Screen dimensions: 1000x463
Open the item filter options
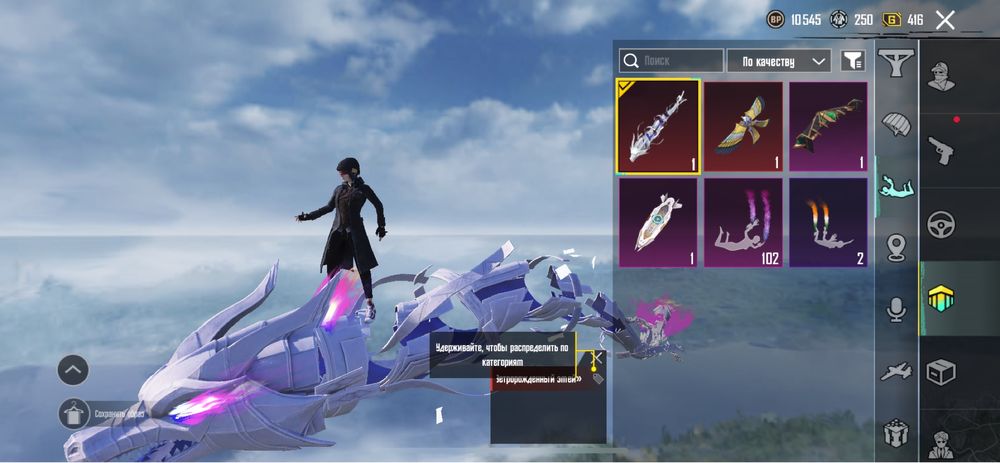coord(852,61)
